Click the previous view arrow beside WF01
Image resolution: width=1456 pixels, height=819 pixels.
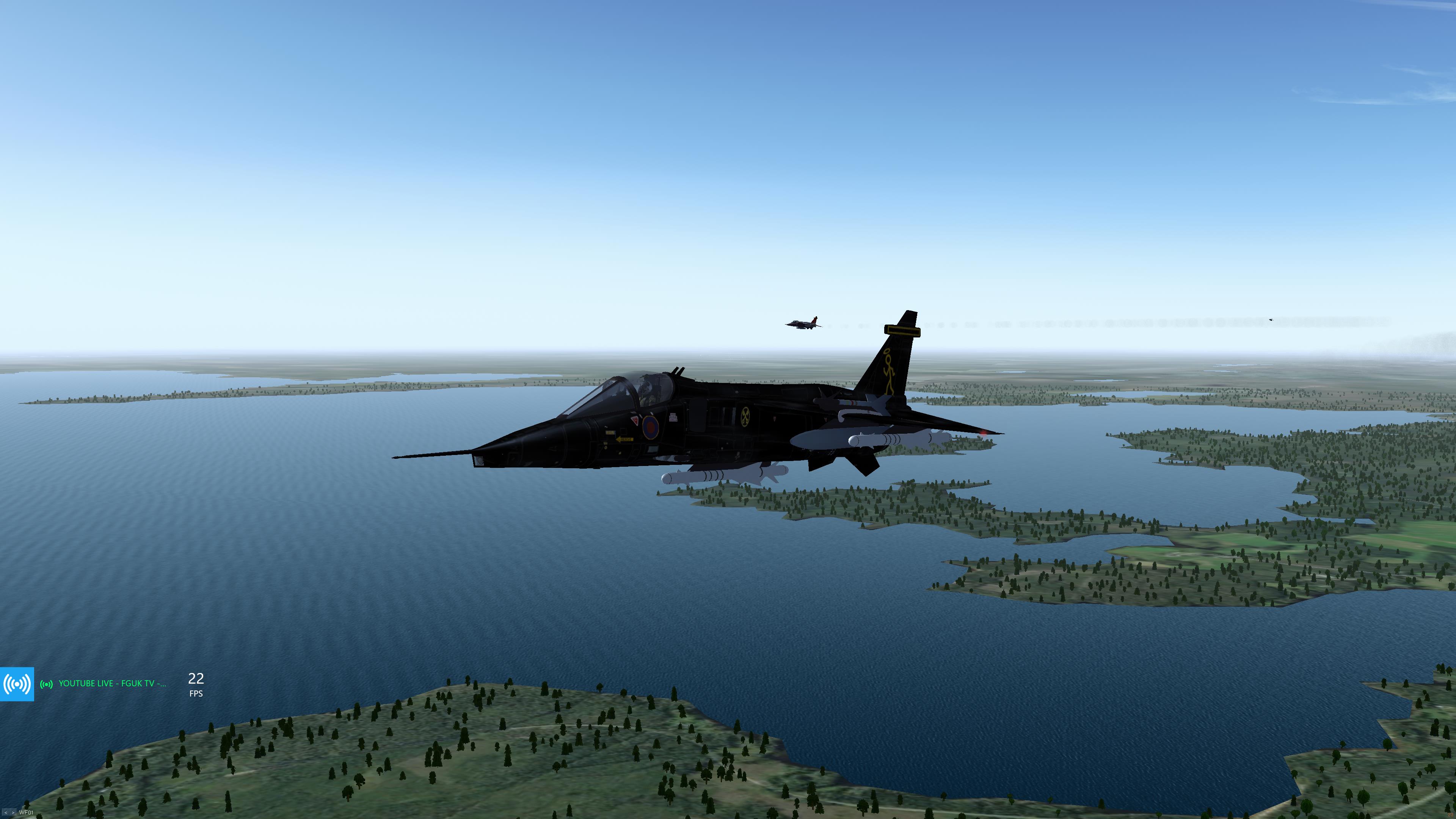tap(6, 812)
